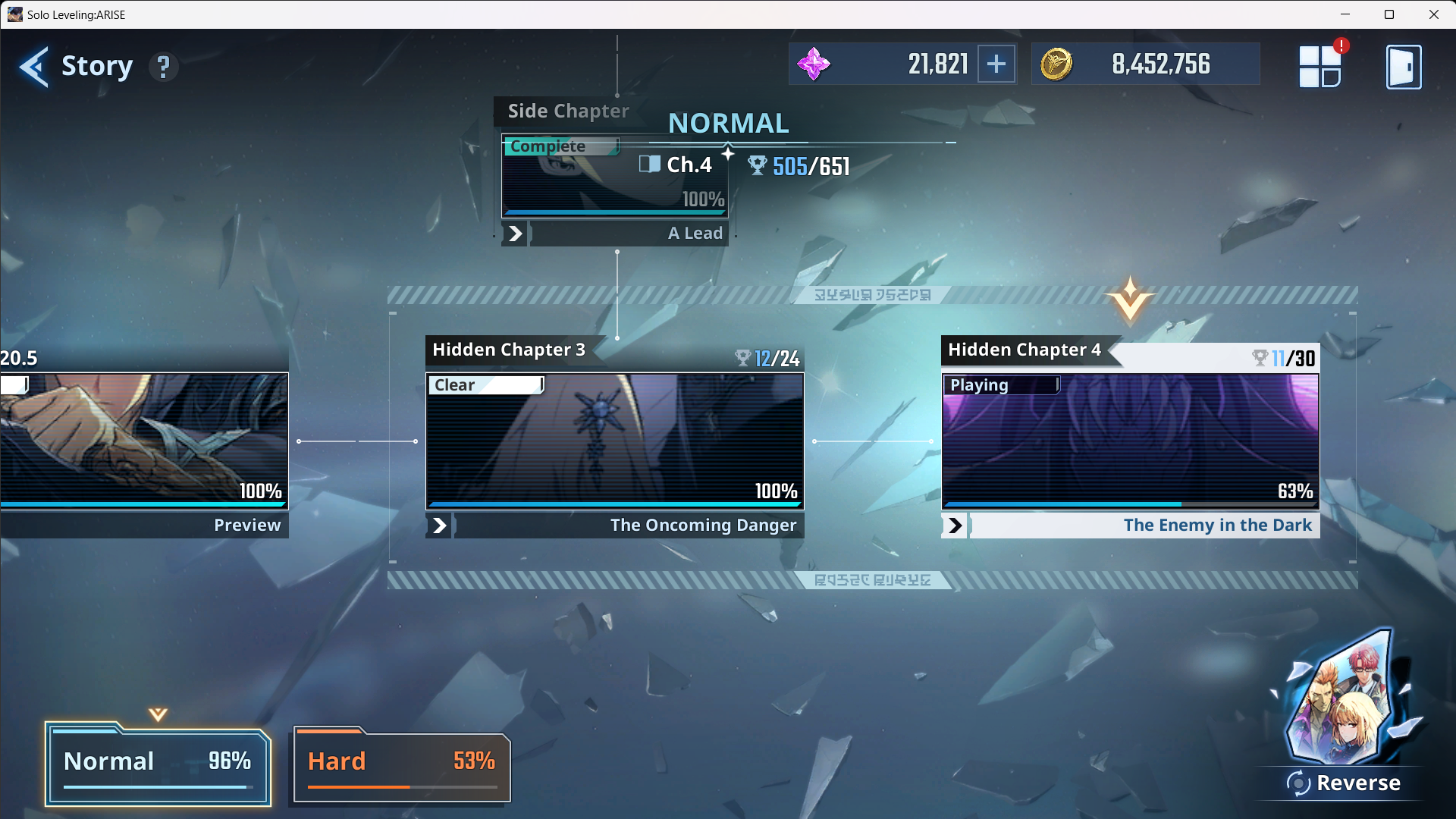1456x819 pixels.
Task: Add more purple essence stones
Action: 996,64
